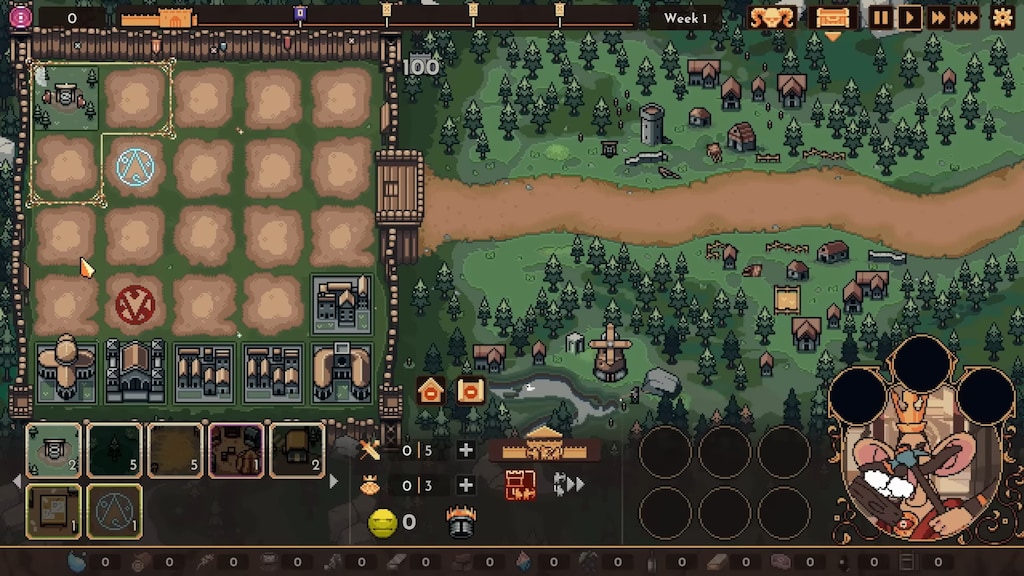This screenshot has height=576, width=1024.
Task: Show next cards with the right arrow
Action: point(334,481)
